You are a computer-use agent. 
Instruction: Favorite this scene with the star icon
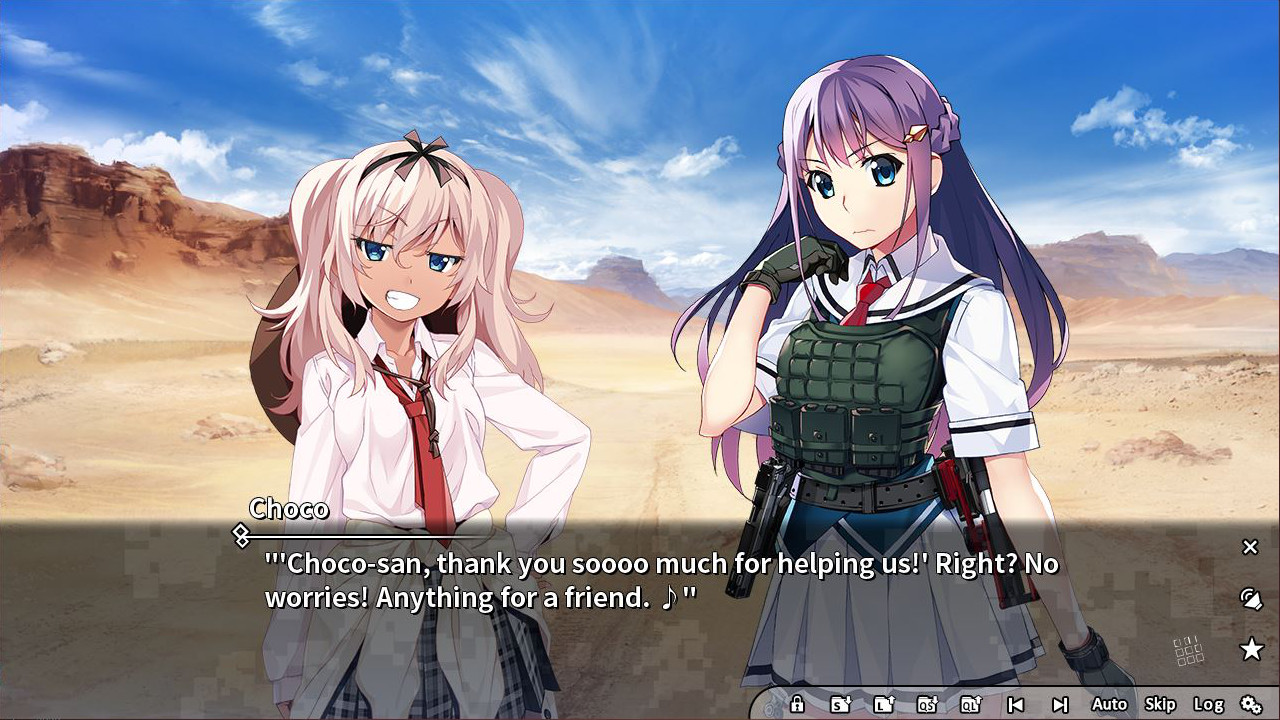(x=1250, y=648)
